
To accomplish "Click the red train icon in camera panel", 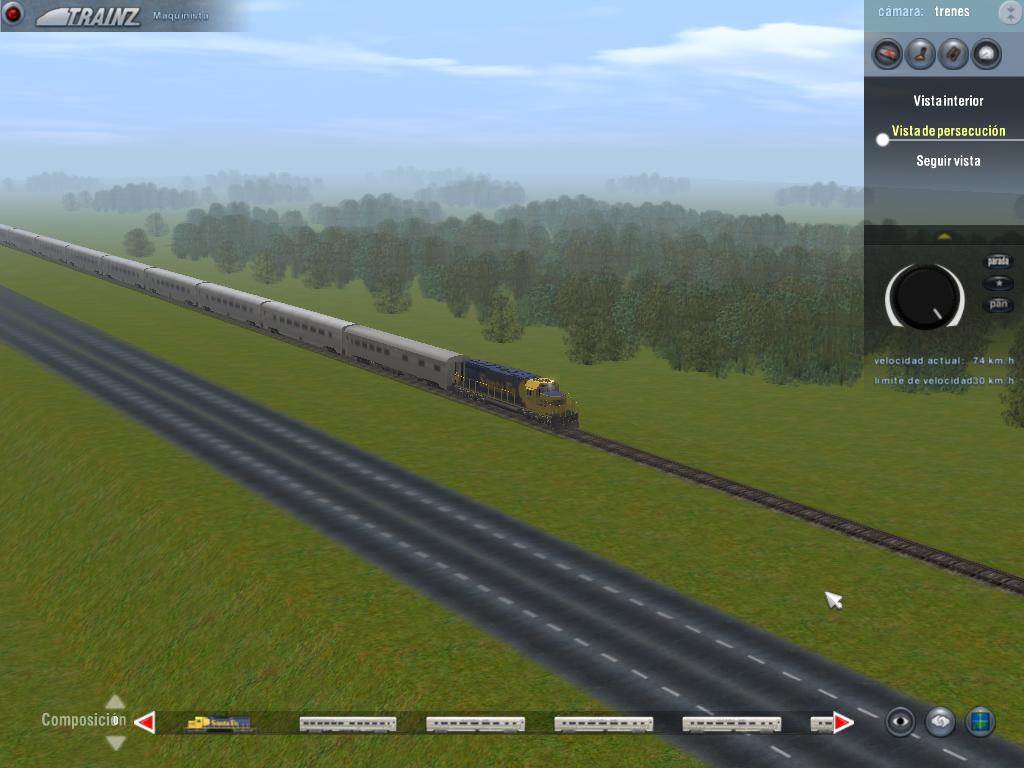I will click(x=887, y=53).
